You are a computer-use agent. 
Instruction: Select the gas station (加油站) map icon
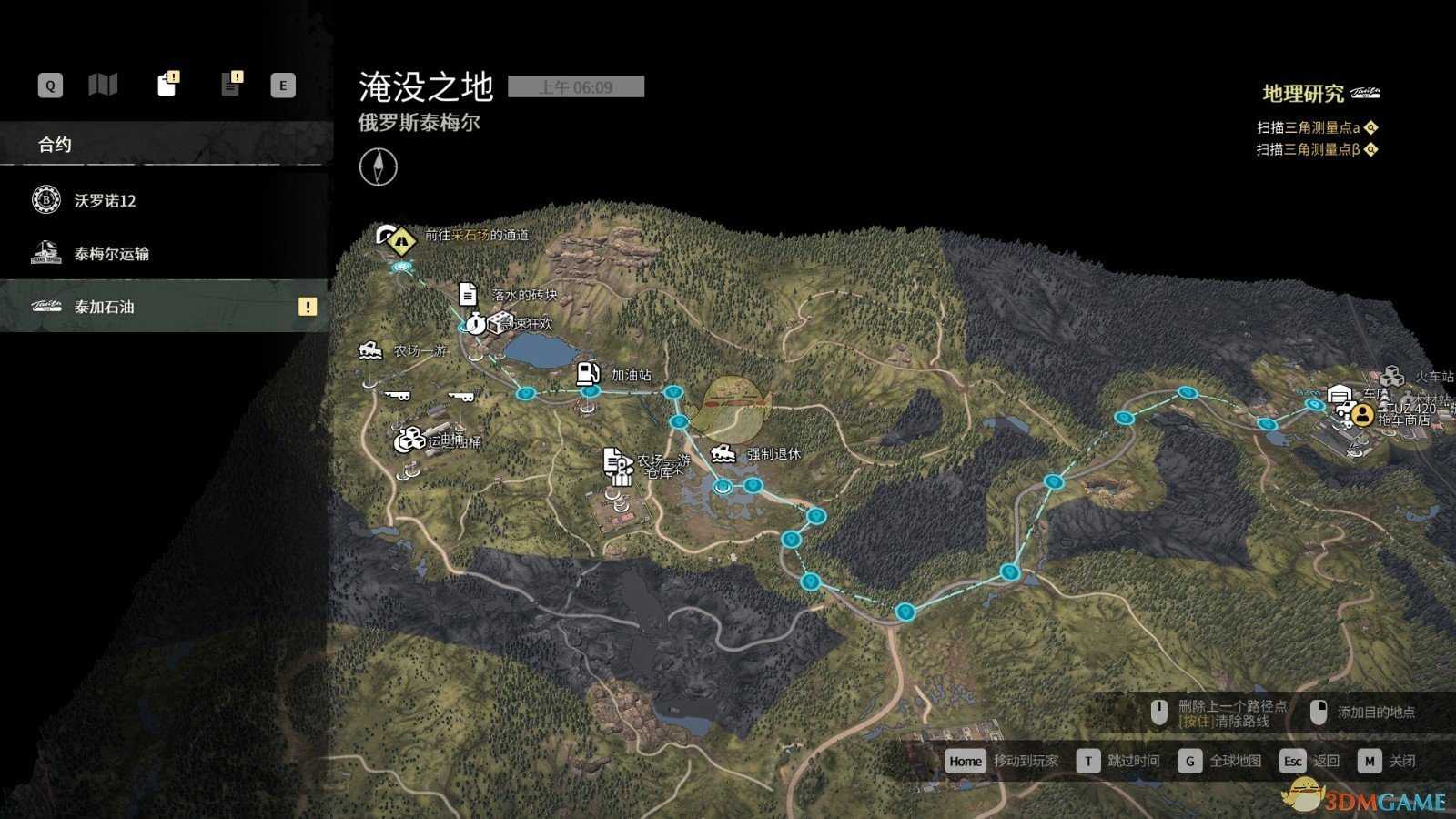pos(587,373)
